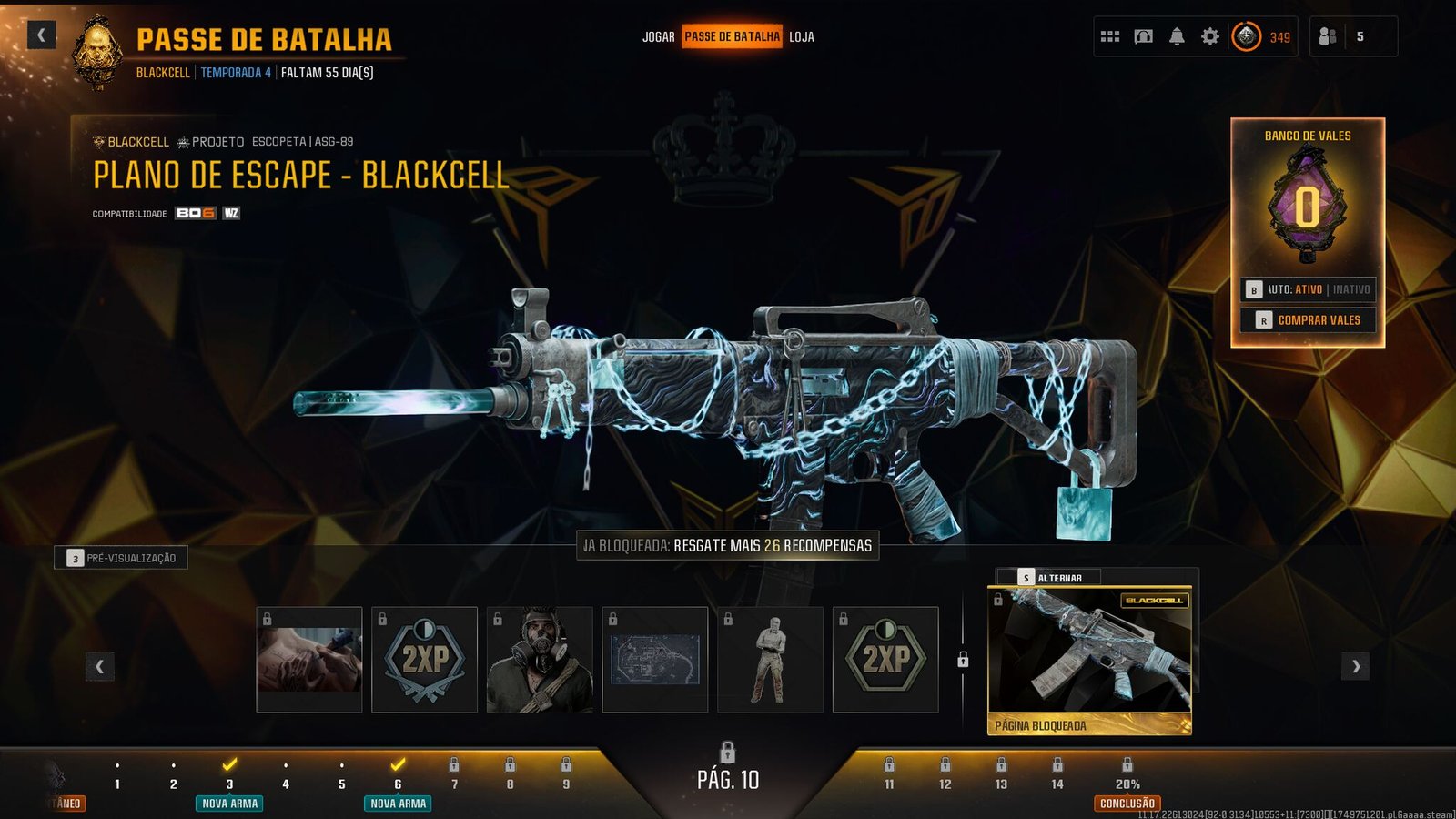Screen dimensions: 1456x819
Task: Select the gas mask operator reward
Action: pyautogui.click(x=540, y=660)
